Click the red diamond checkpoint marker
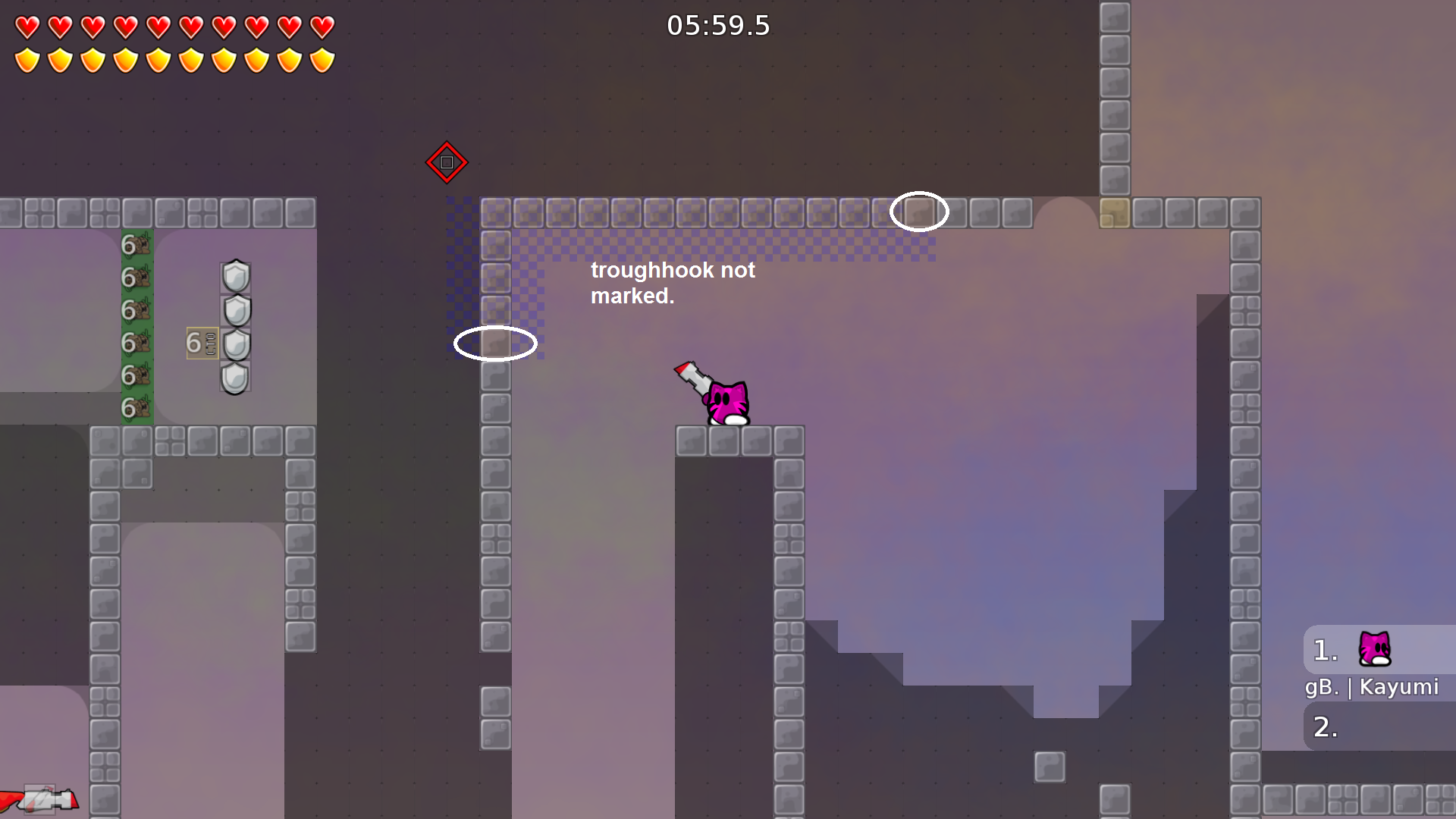The height and width of the screenshot is (819, 1456). coord(447,161)
